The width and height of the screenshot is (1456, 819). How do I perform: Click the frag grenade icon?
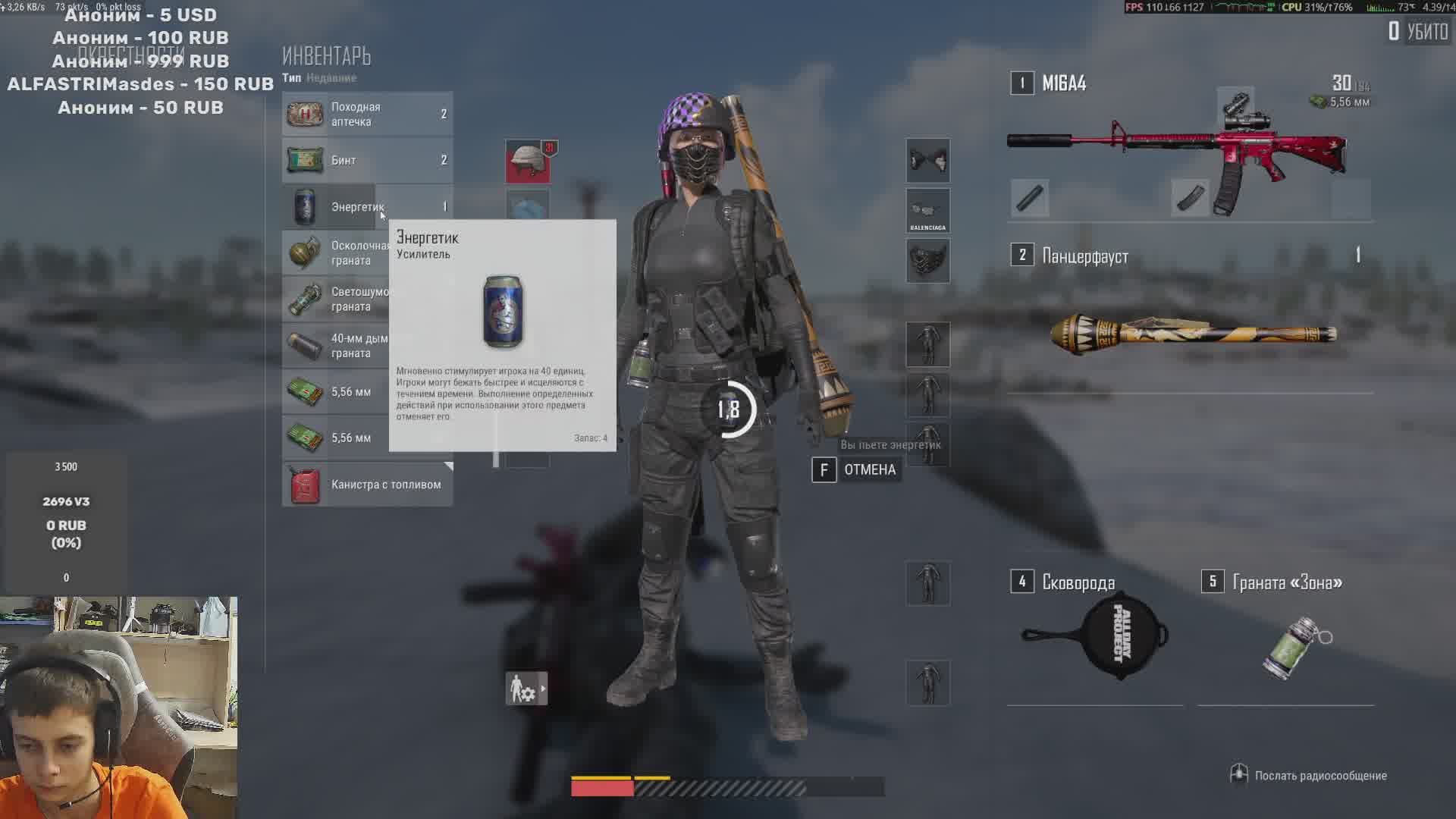pyautogui.click(x=305, y=253)
